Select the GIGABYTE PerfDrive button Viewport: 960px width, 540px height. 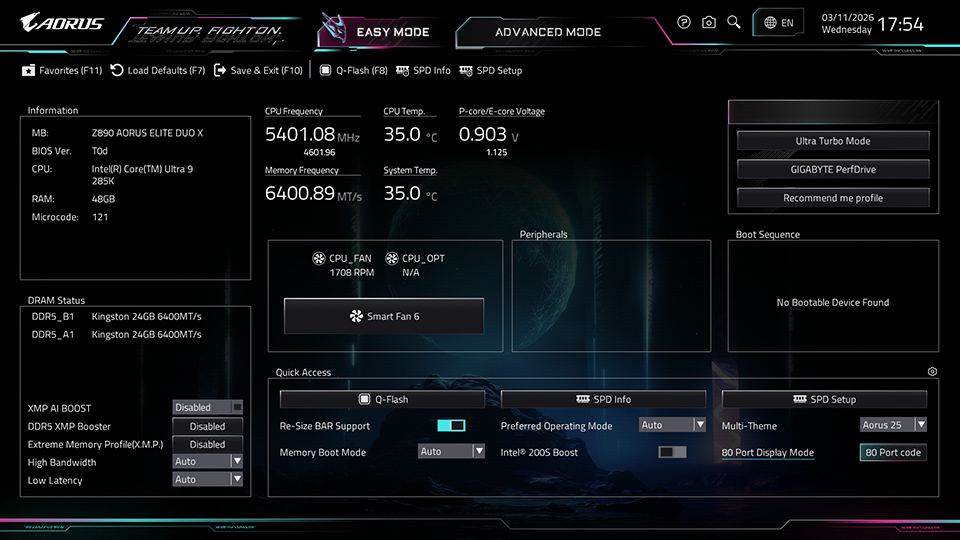(832, 169)
